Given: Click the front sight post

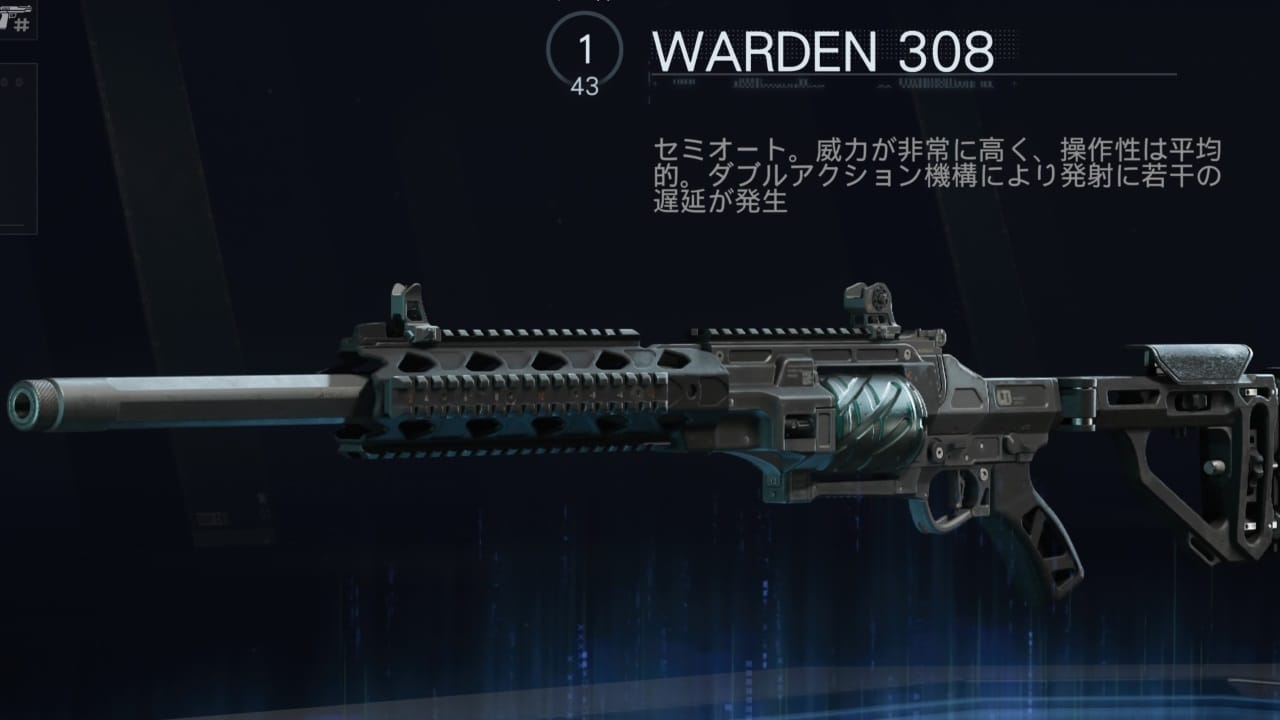Looking at the screenshot, I should click(410, 305).
